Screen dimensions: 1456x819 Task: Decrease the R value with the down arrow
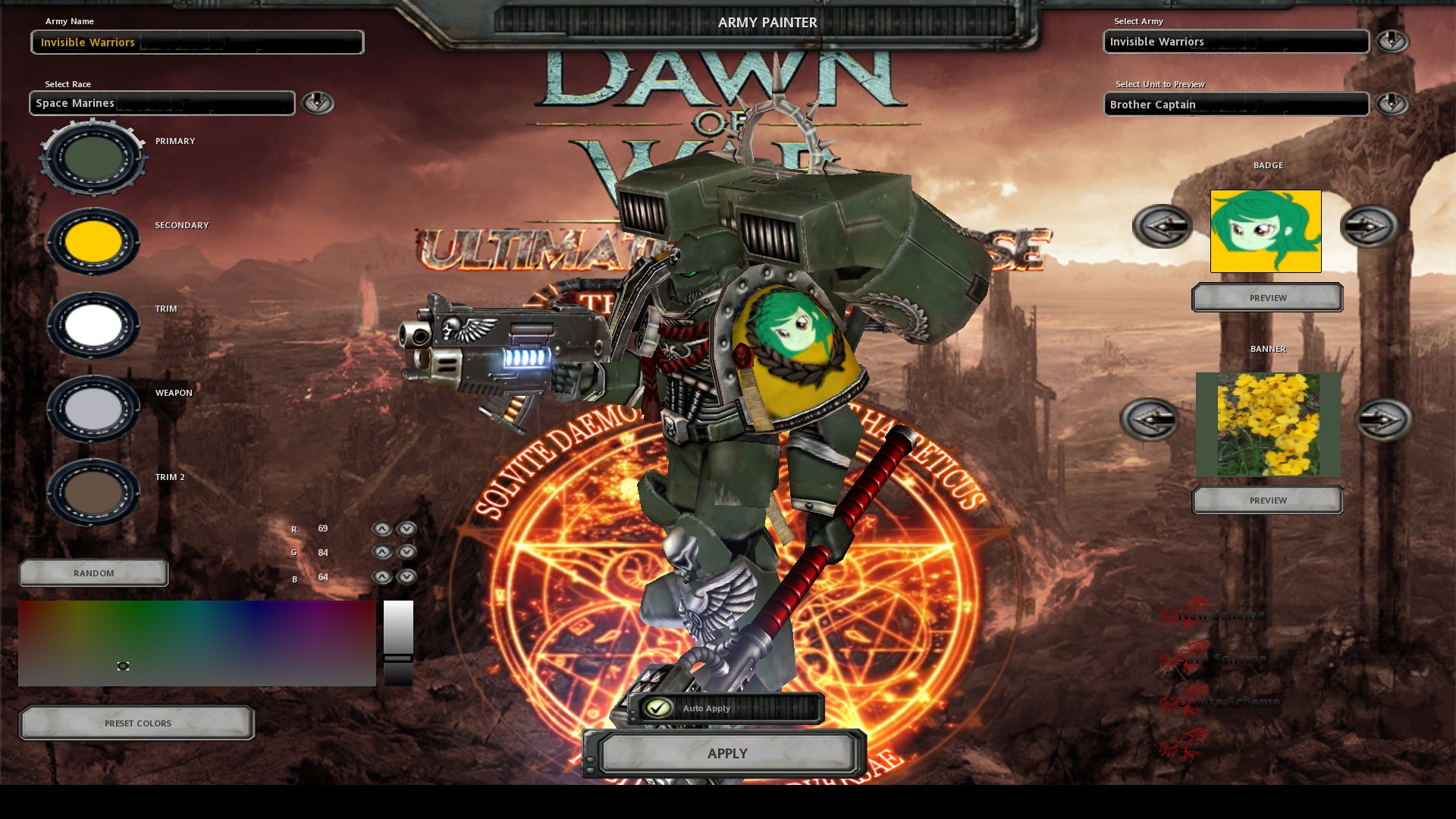coord(407,529)
